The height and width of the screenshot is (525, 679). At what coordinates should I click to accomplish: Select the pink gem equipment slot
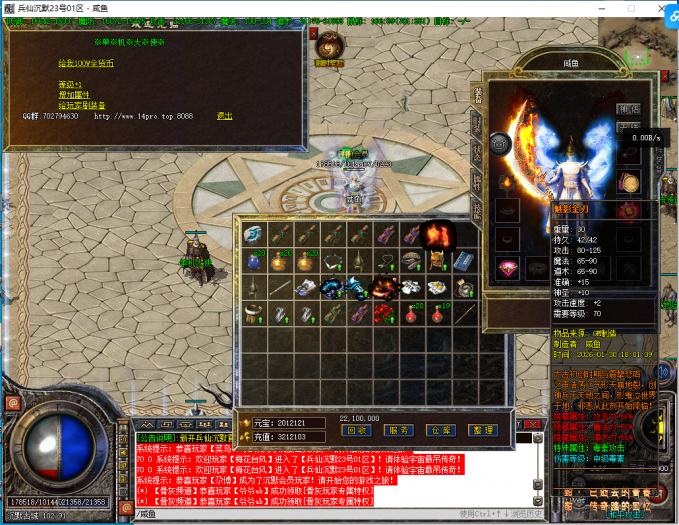click(508, 267)
